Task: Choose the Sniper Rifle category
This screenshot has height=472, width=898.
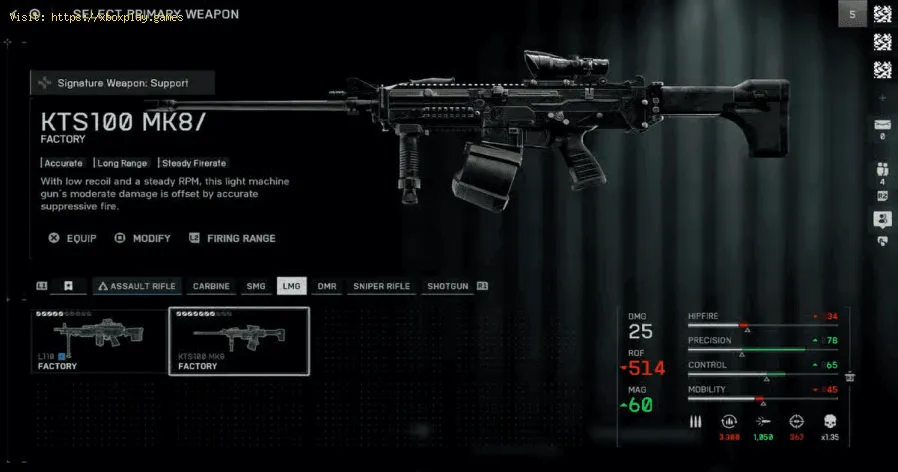Action: 382,286
